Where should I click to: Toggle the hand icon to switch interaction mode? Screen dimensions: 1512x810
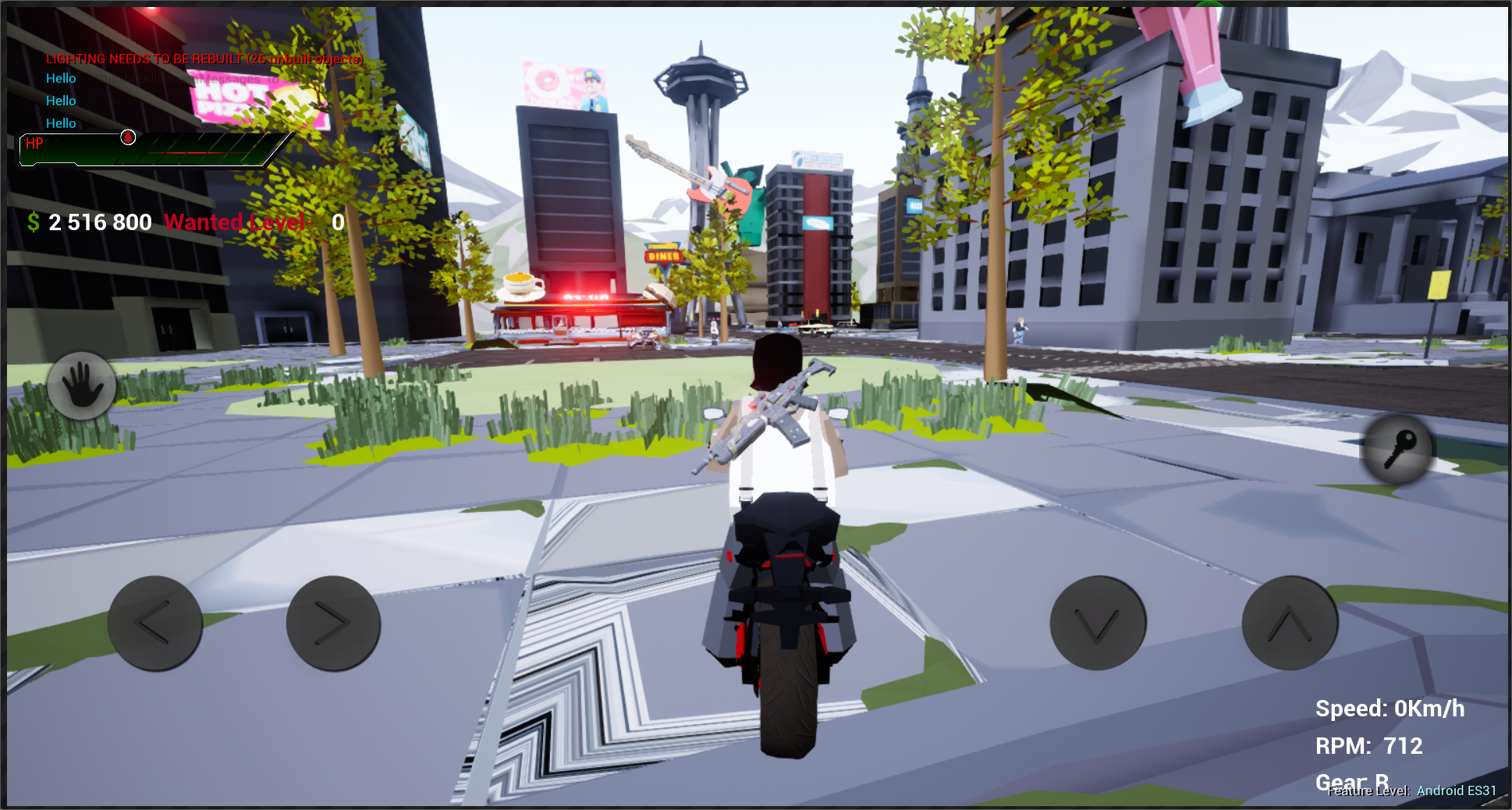tap(82, 385)
